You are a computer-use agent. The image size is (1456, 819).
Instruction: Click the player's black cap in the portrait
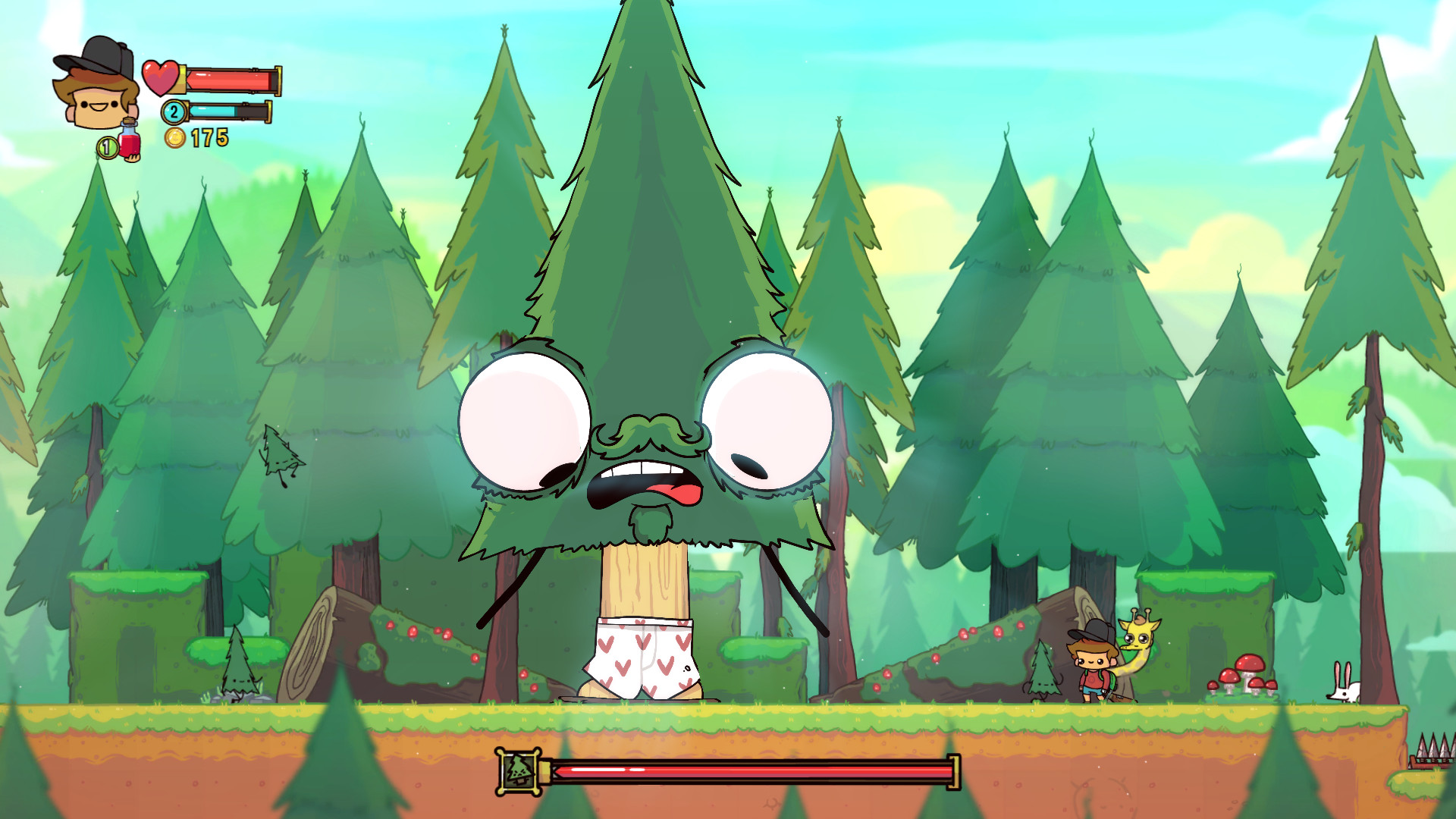click(x=91, y=55)
